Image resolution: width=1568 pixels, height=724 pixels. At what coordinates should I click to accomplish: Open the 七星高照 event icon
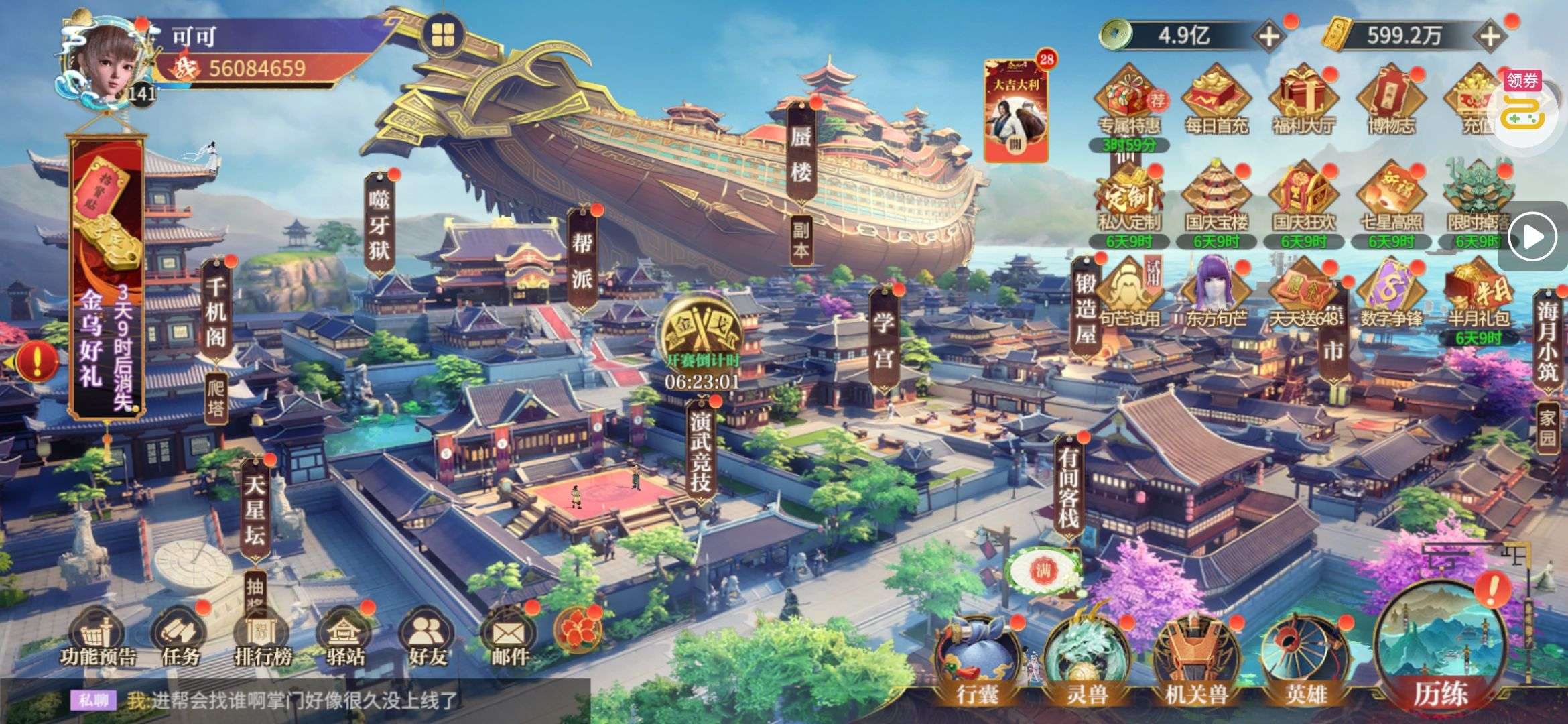1390,198
